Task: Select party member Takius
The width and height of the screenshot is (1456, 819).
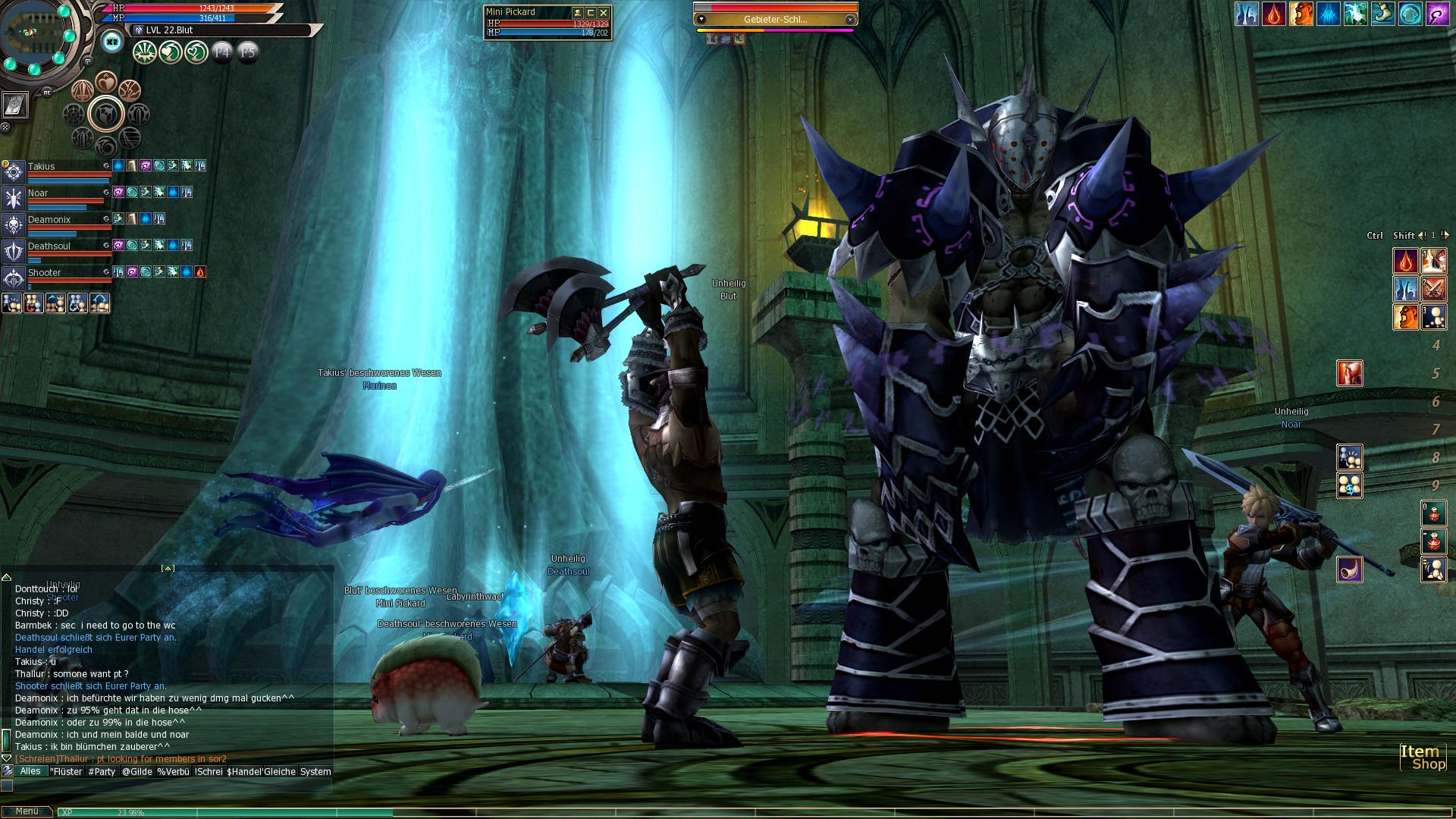Action: 42,166
